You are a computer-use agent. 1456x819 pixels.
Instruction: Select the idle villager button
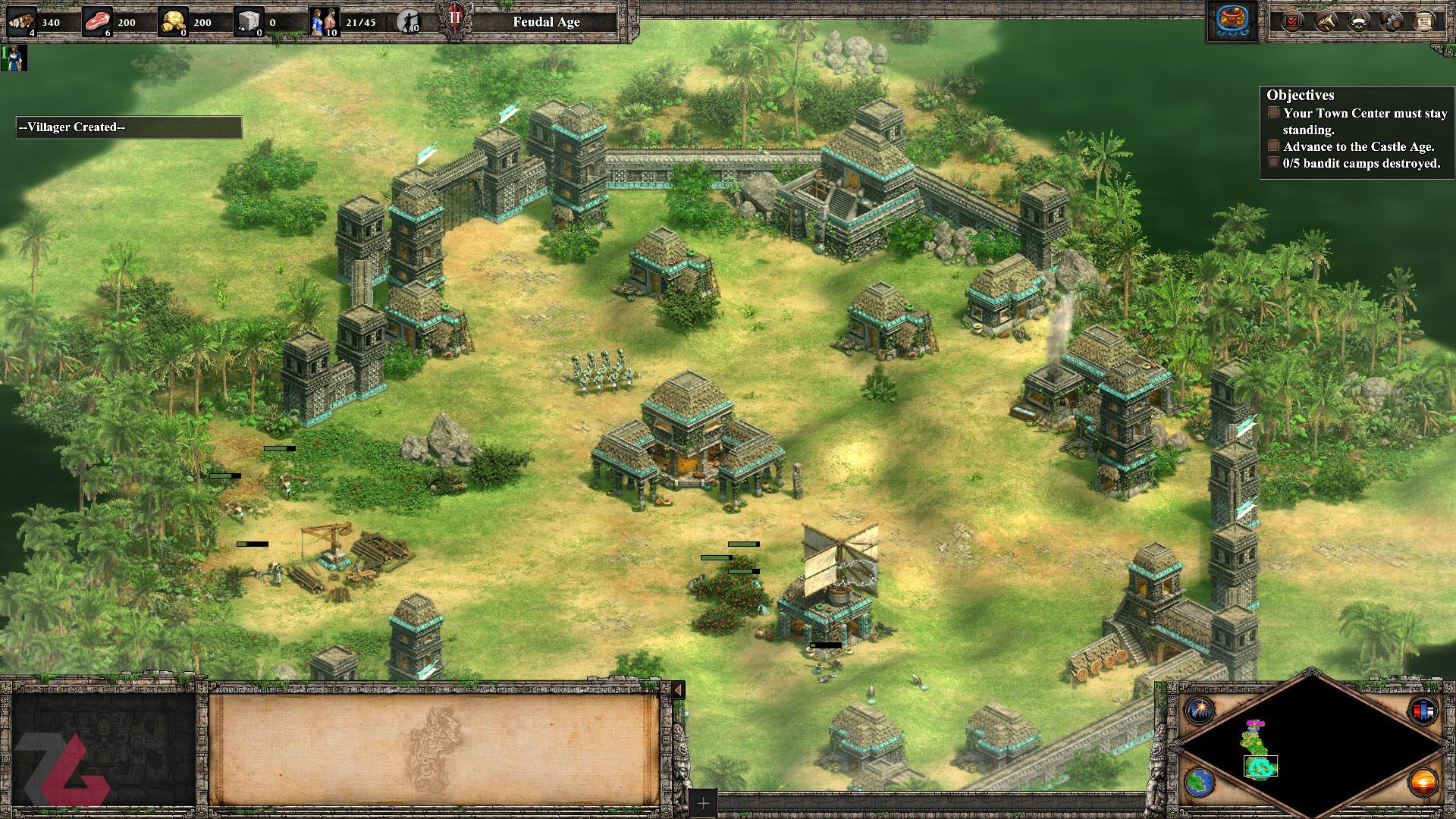click(409, 22)
